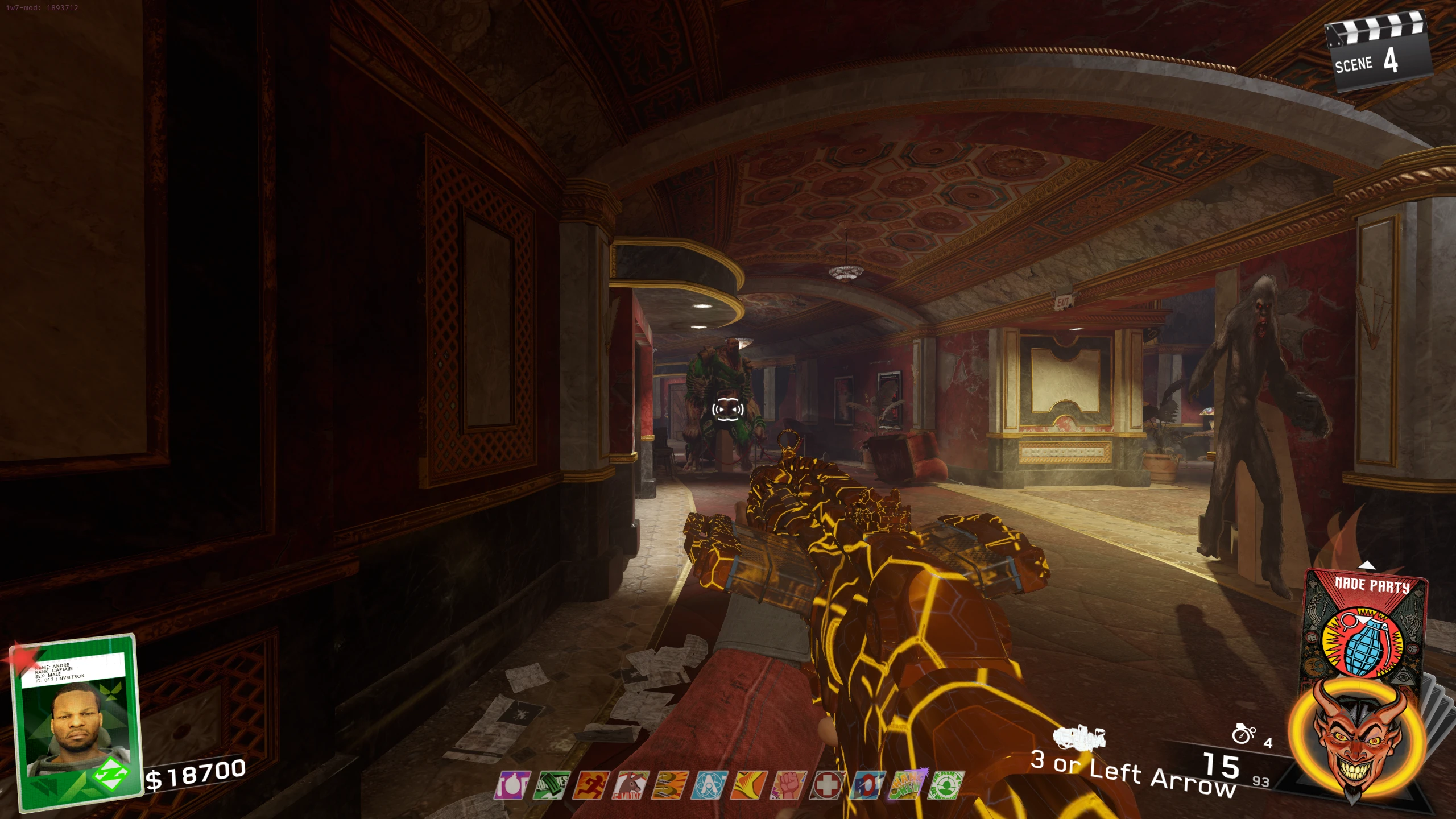1456x819 pixels.
Task: Choose the Change Chews perk icon
Action: click(907, 785)
